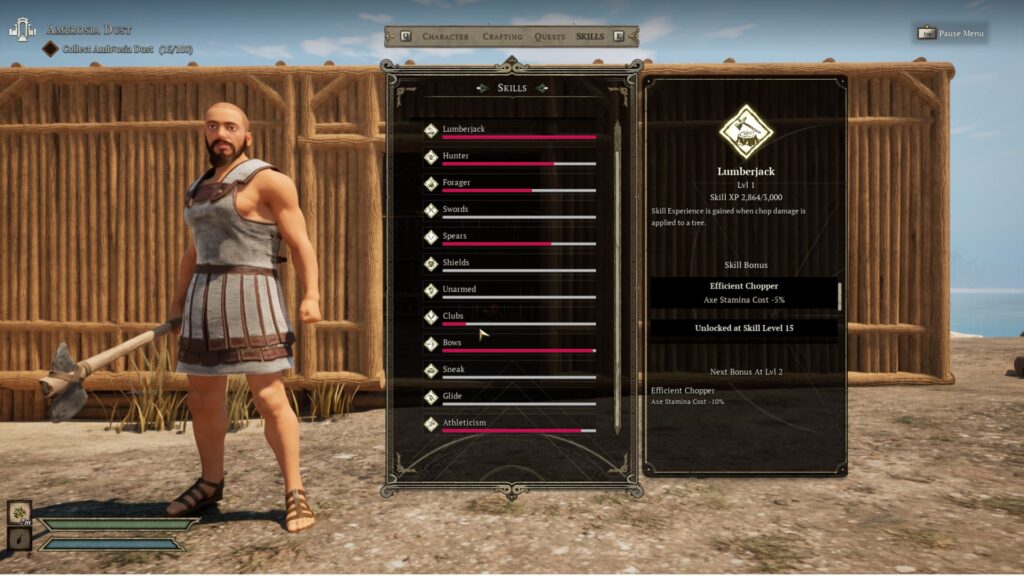Choose the Sneak skill entry
This screenshot has height=576, width=1024.
[510, 370]
